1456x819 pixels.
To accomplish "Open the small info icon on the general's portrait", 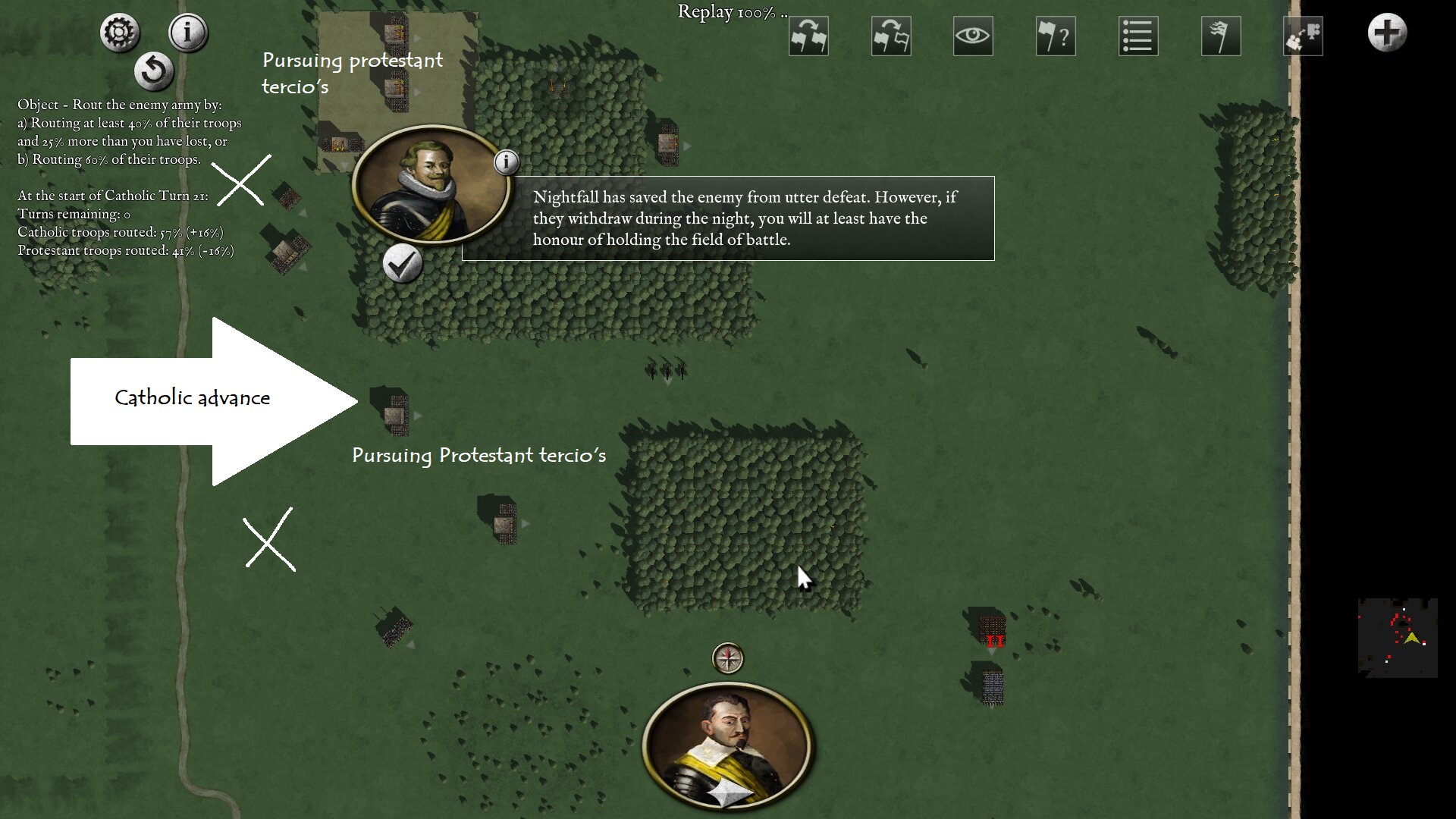I will 507,162.
